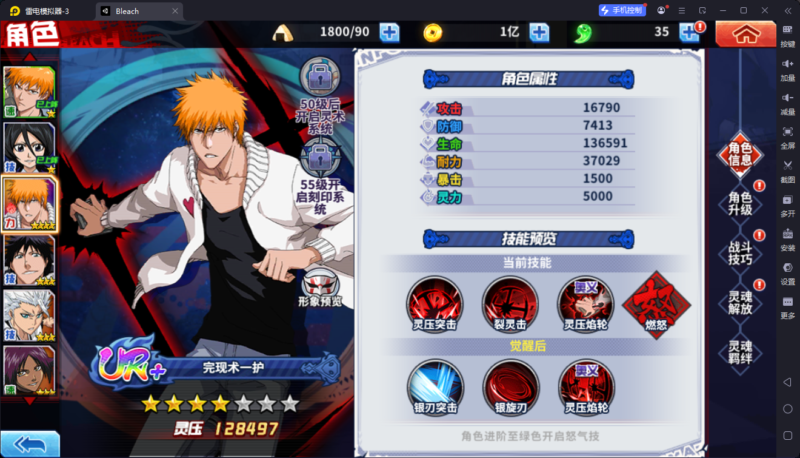This screenshot has width=800, height=458.
Task: Add stamina with the plus beside 1800/90
Action: (x=389, y=32)
